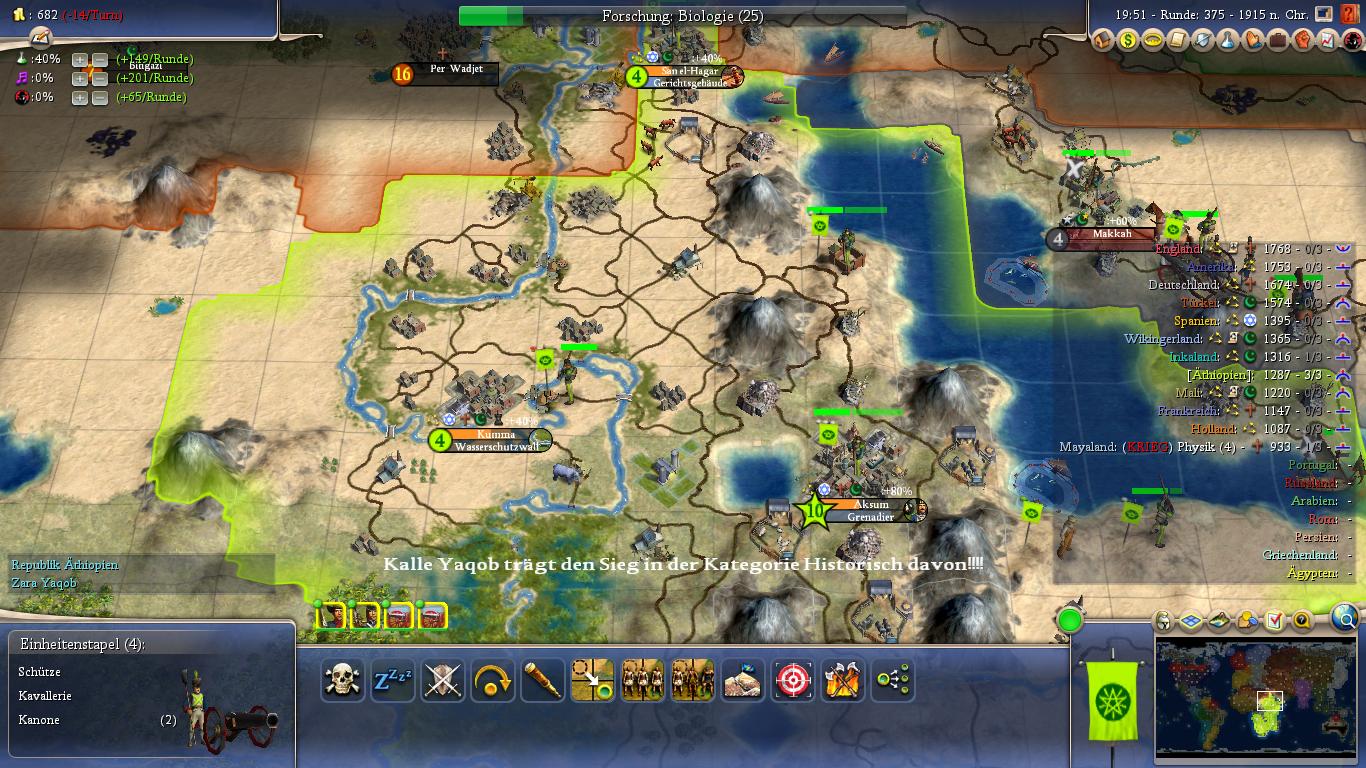Delete unit with the skull button
Screen dimensions: 1366x768
342,681
